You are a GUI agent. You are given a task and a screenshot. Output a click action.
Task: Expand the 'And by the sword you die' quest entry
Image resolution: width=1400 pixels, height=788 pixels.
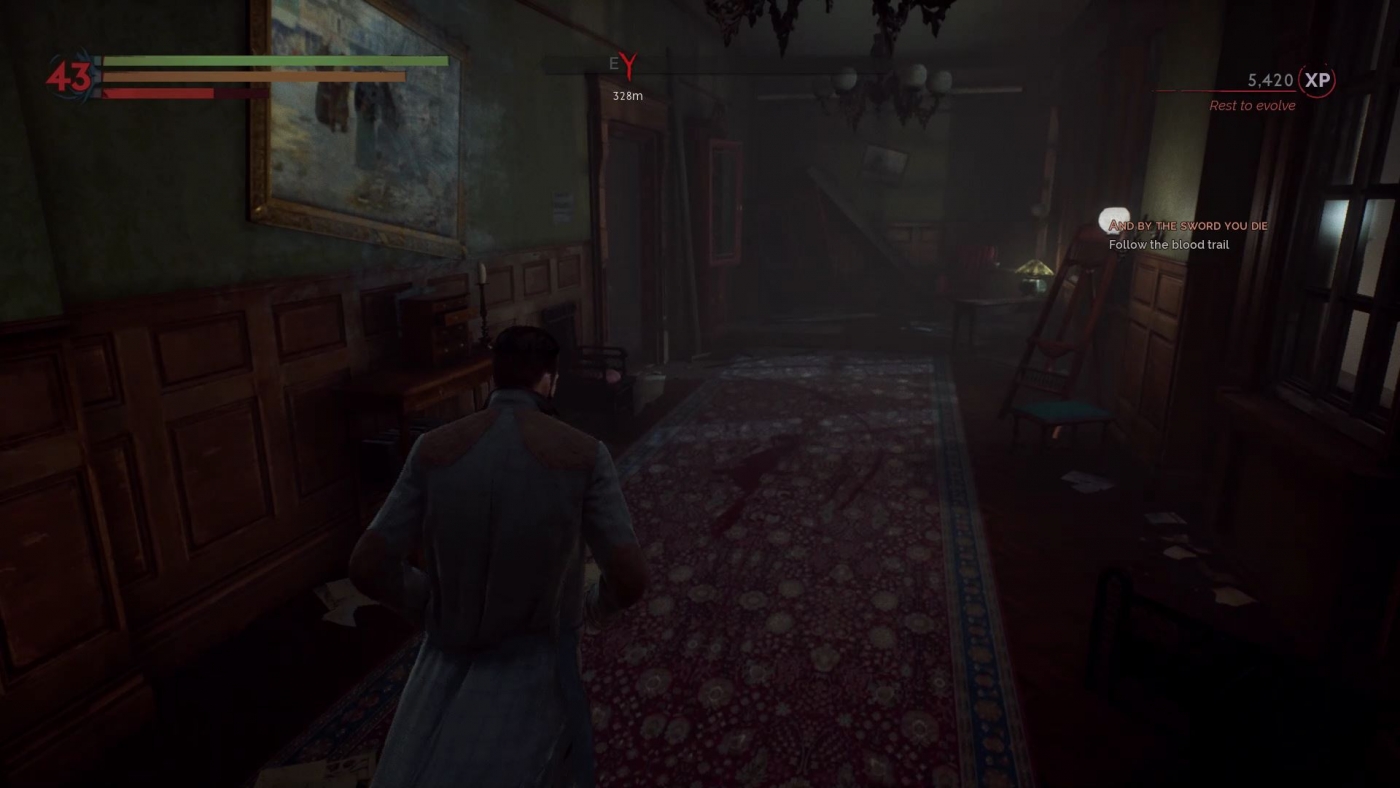(x=1188, y=225)
